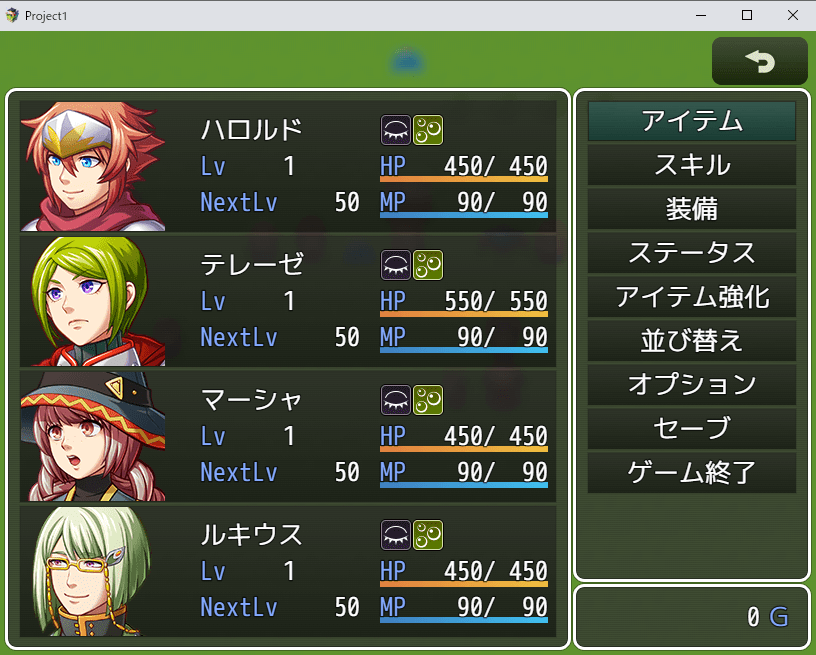This screenshot has width=816, height=655.
Task: Select the 並び替え formation command
Action: coord(691,341)
